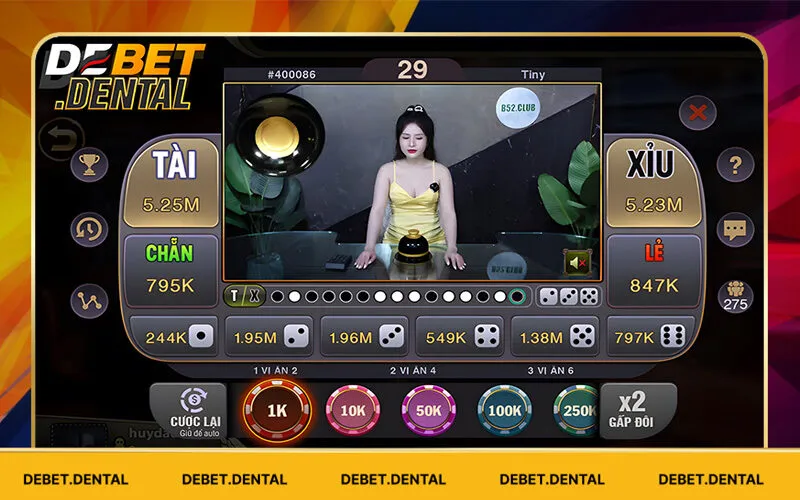This screenshot has height=500, width=800.
Task: Click the CƯỢC LẠI rebet button
Action: [189, 410]
